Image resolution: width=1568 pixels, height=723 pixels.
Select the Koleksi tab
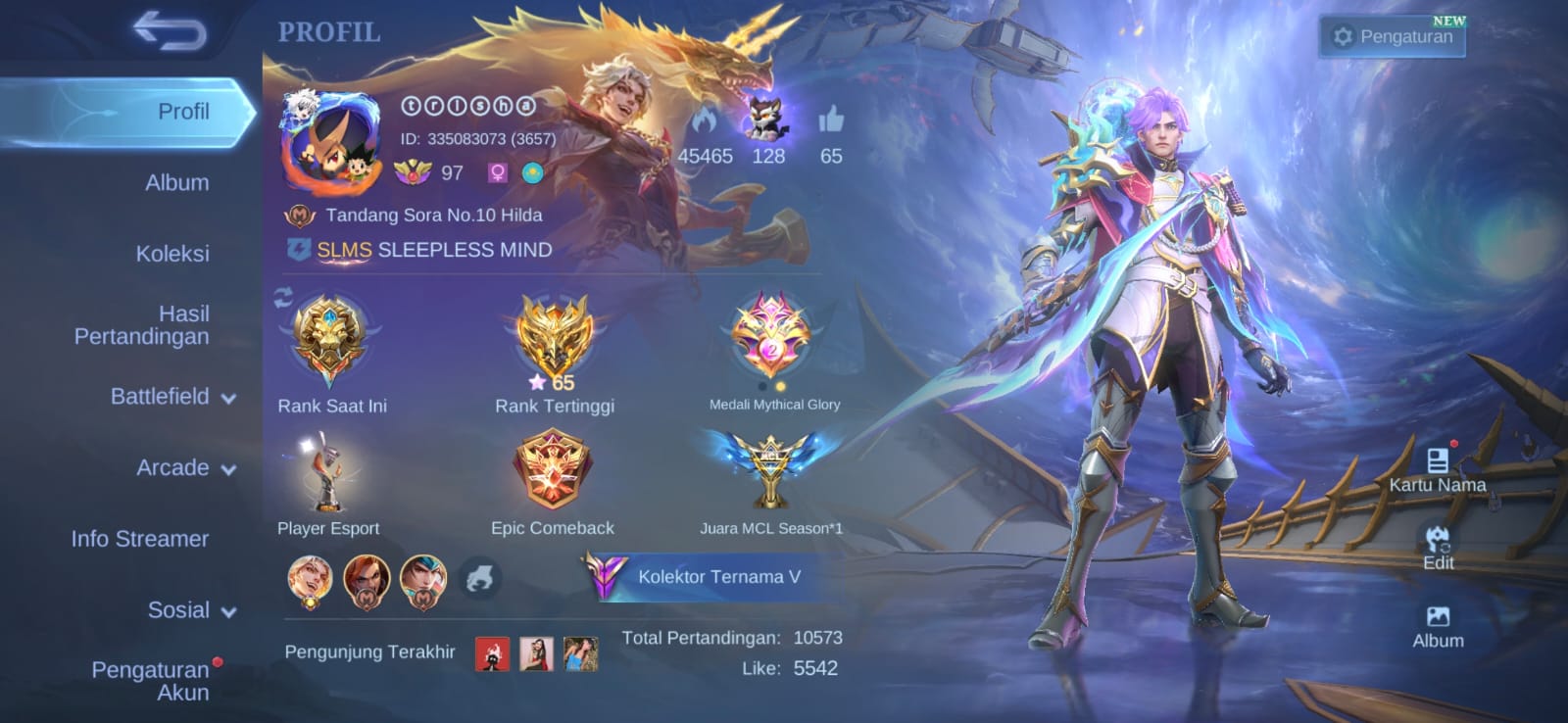pos(172,254)
